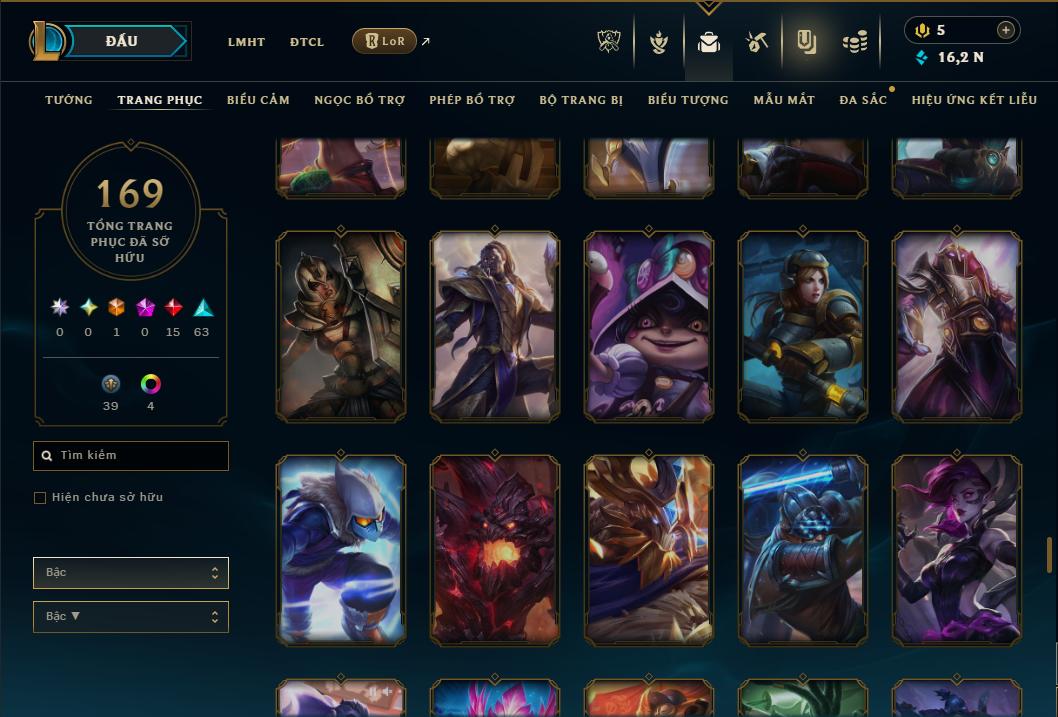Viewport: 1058px width, 717px height.
Task: Select the red molten rock monster skin
Action: [x=494, y=548]
